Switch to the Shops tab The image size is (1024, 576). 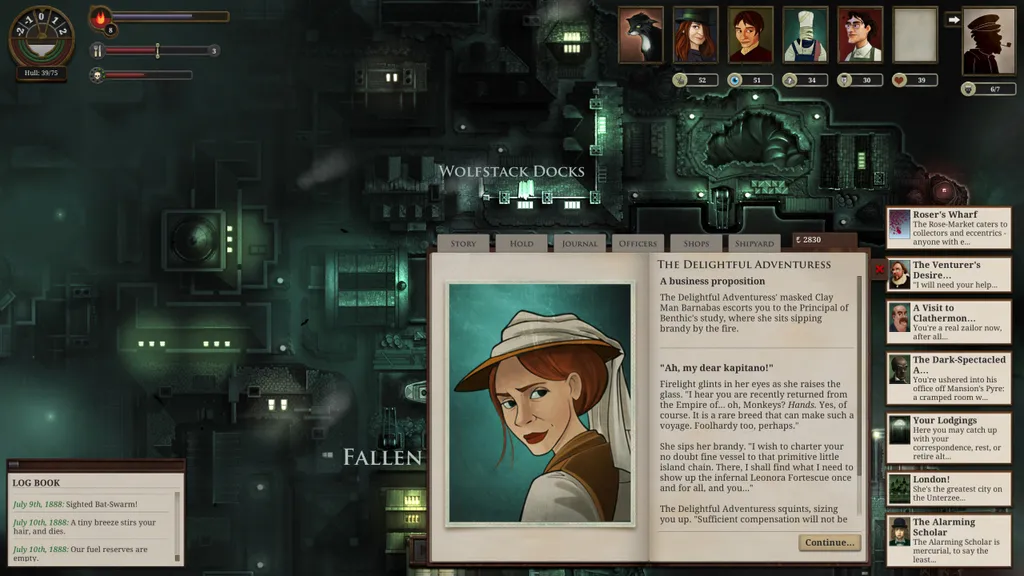(696, 243)
